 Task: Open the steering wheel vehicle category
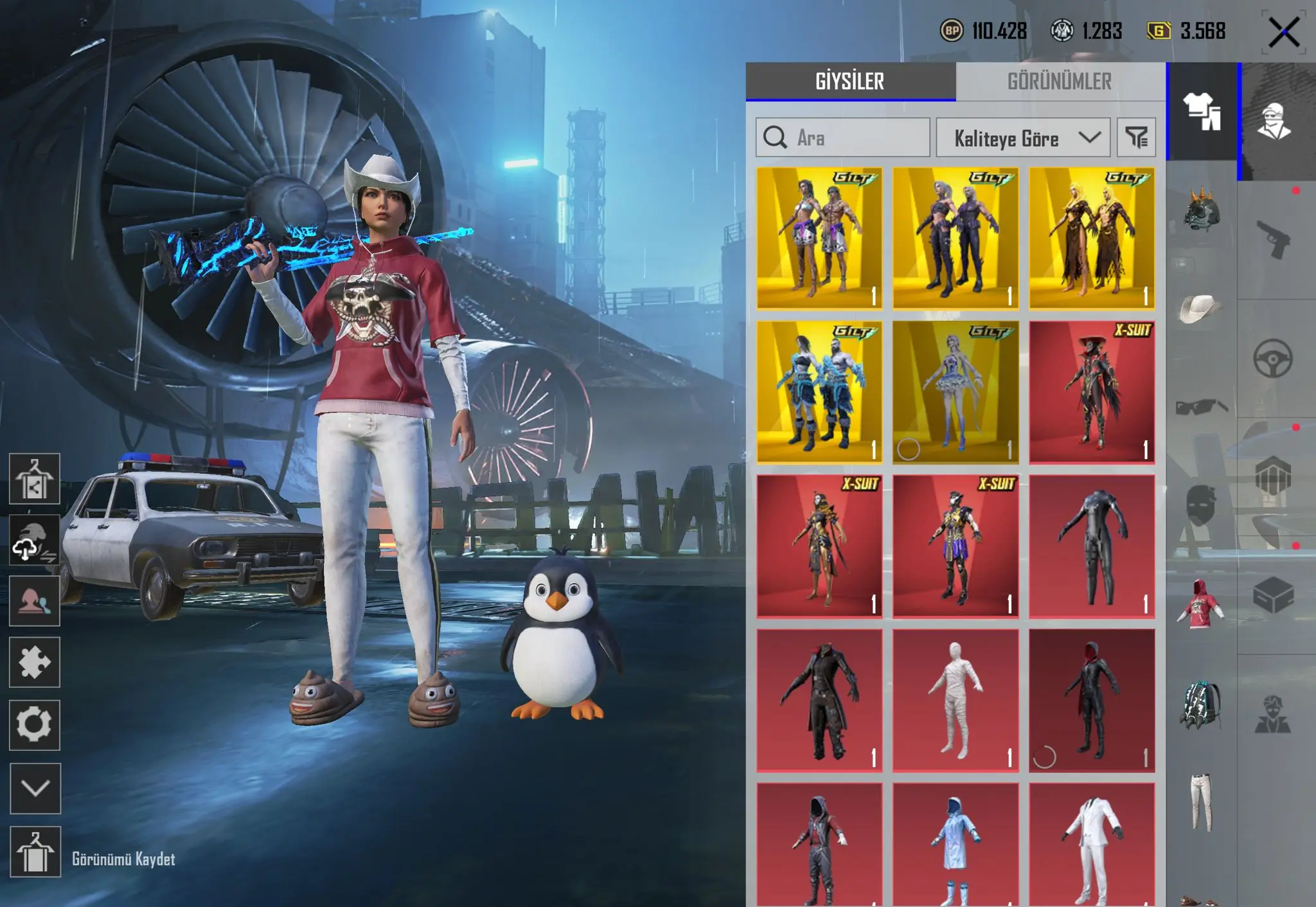(1273, 358)
